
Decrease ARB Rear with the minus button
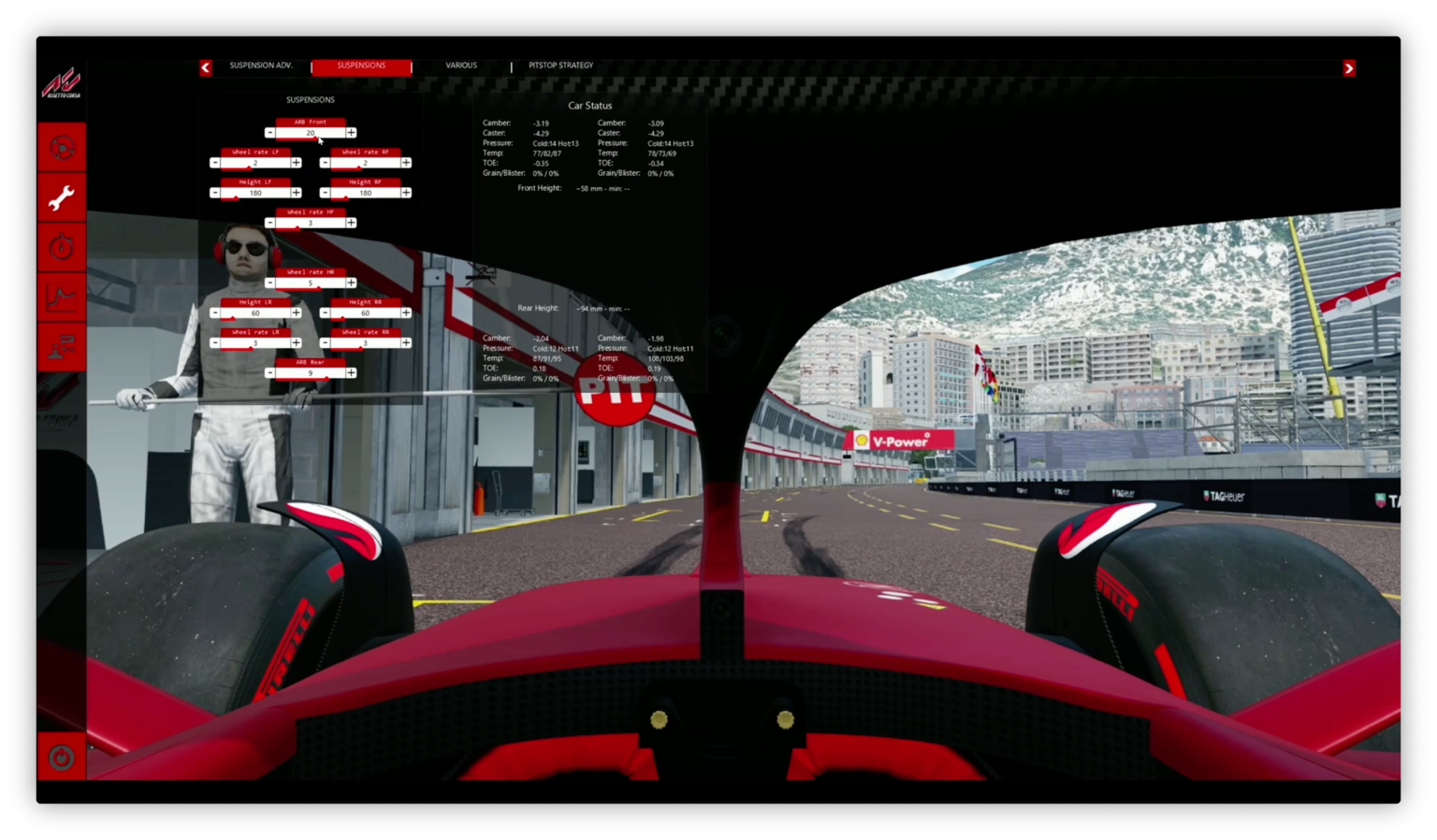click(269, 372)
